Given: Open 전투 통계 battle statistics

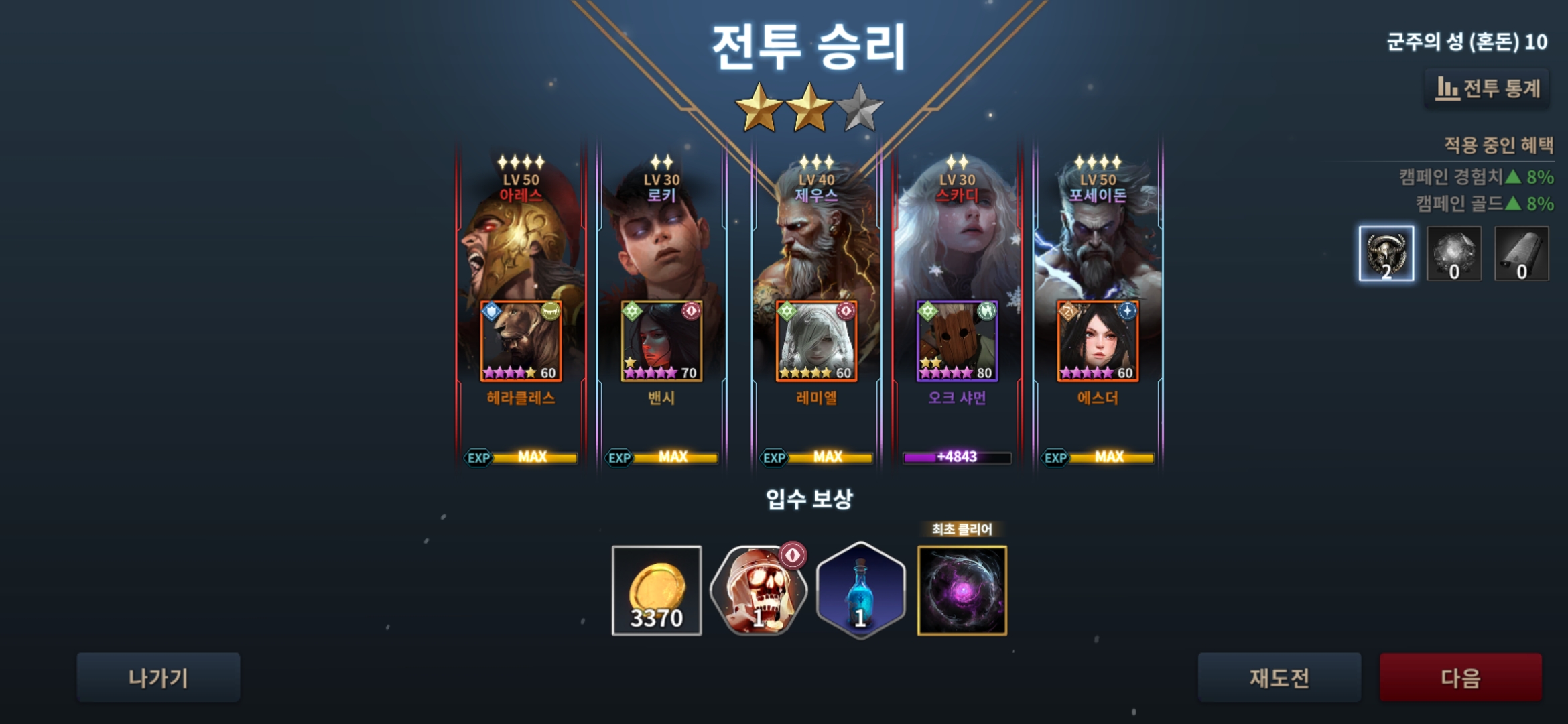Looking at the screenshot, I should pyautogui.click(x=1487, y=88).
